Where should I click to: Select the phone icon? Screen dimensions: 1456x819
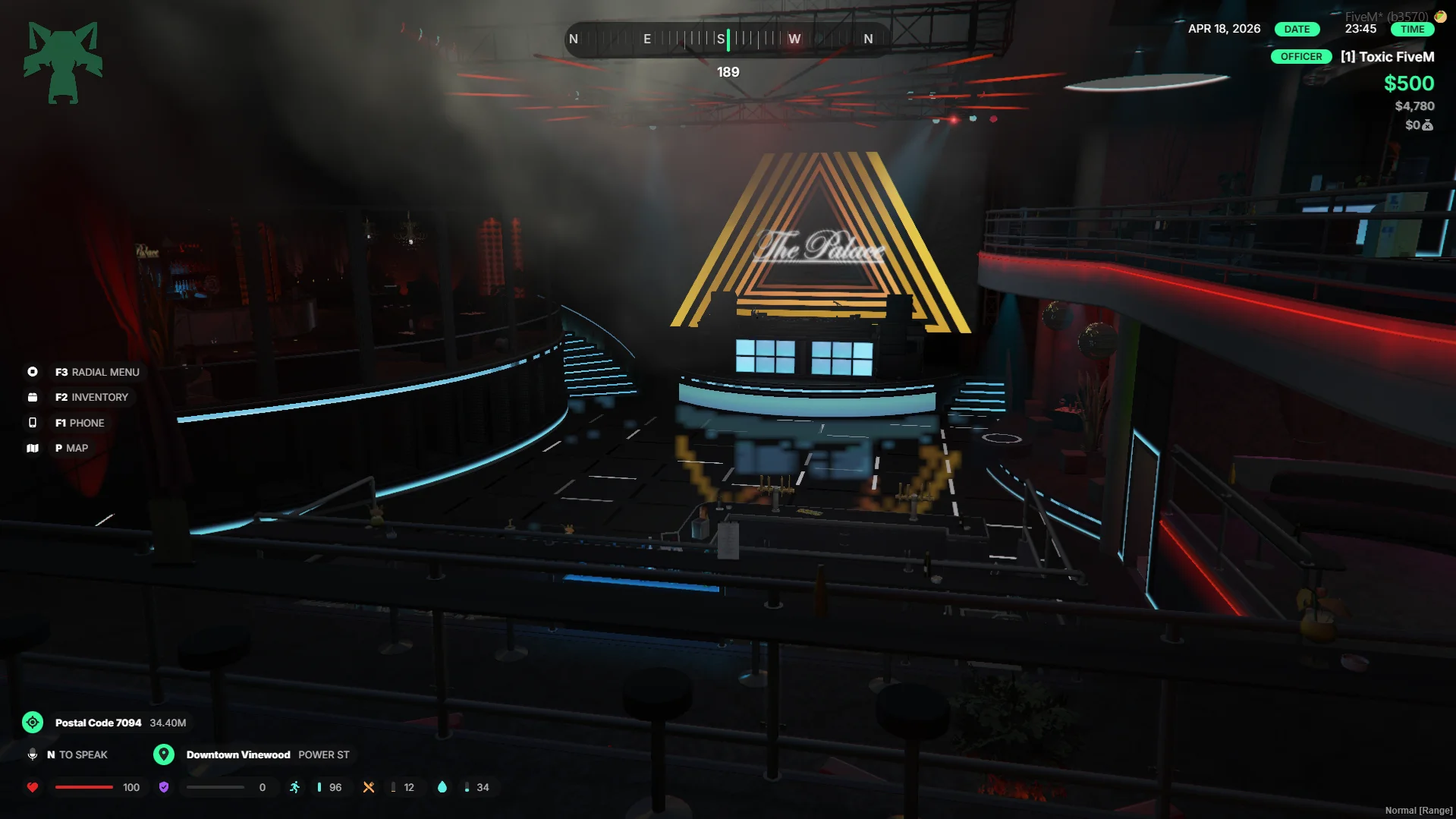point(33,423)
